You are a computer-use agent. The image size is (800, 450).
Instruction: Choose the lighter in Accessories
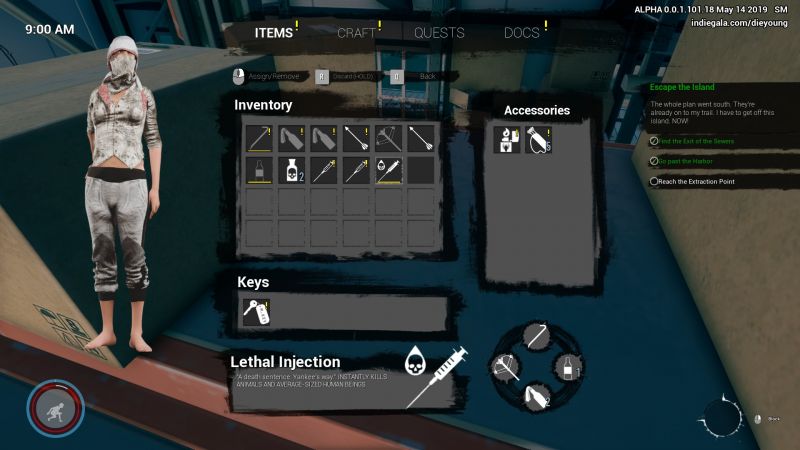507,140
